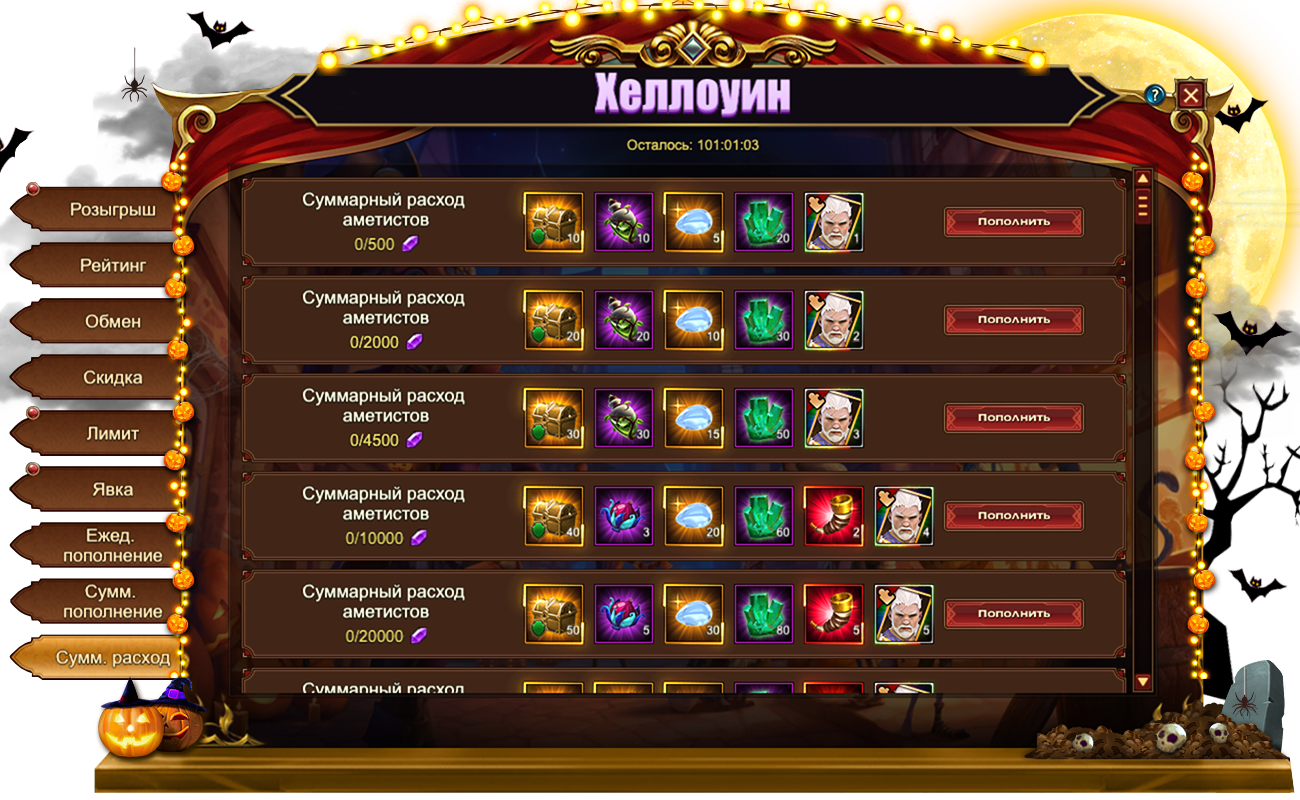
Task: Click Пополнить in the 0/2000 row
Action: click(1013, 320)
